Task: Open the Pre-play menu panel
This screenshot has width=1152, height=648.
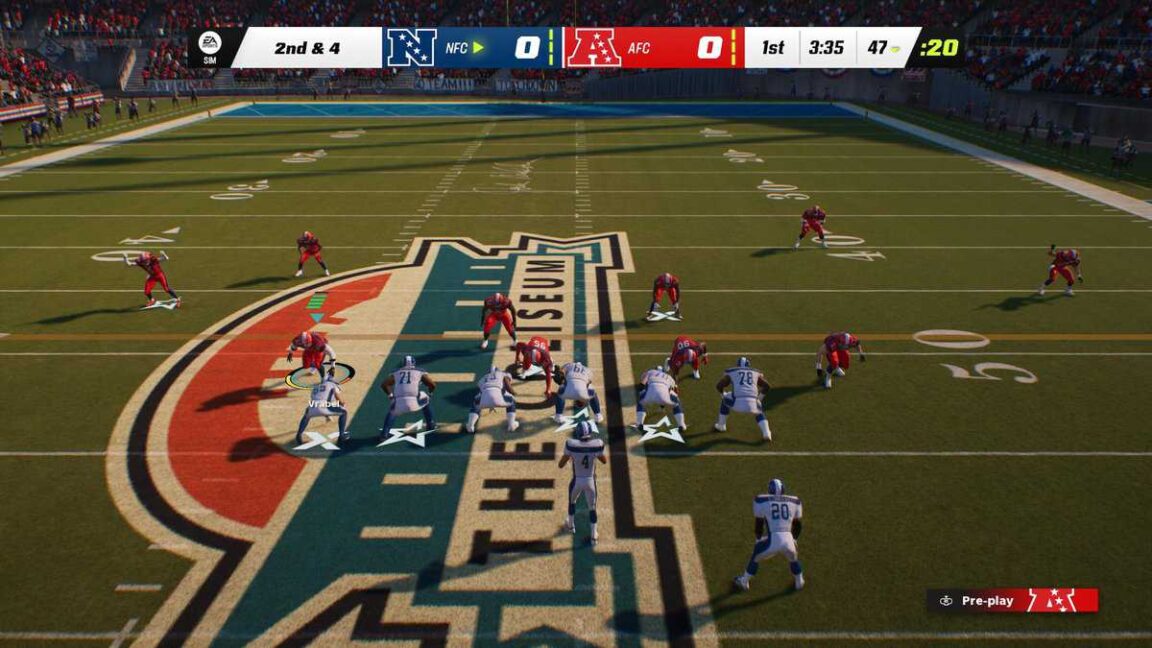Action: 1012,600
